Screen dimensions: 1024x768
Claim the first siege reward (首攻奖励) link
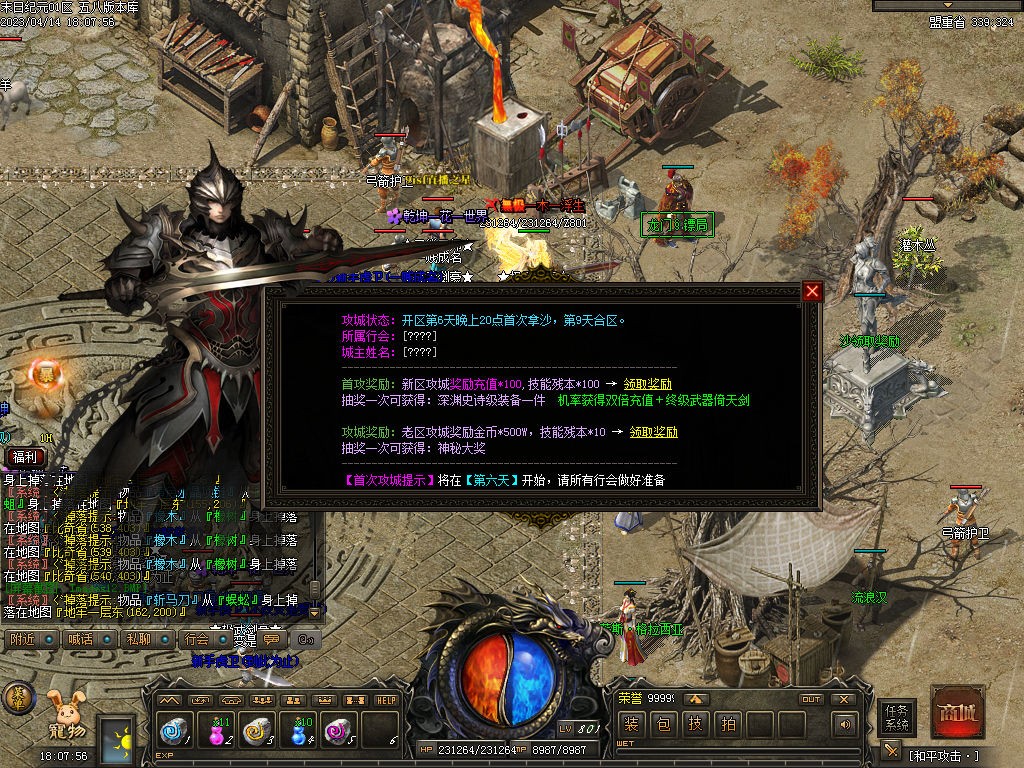[x=647, y=384]
